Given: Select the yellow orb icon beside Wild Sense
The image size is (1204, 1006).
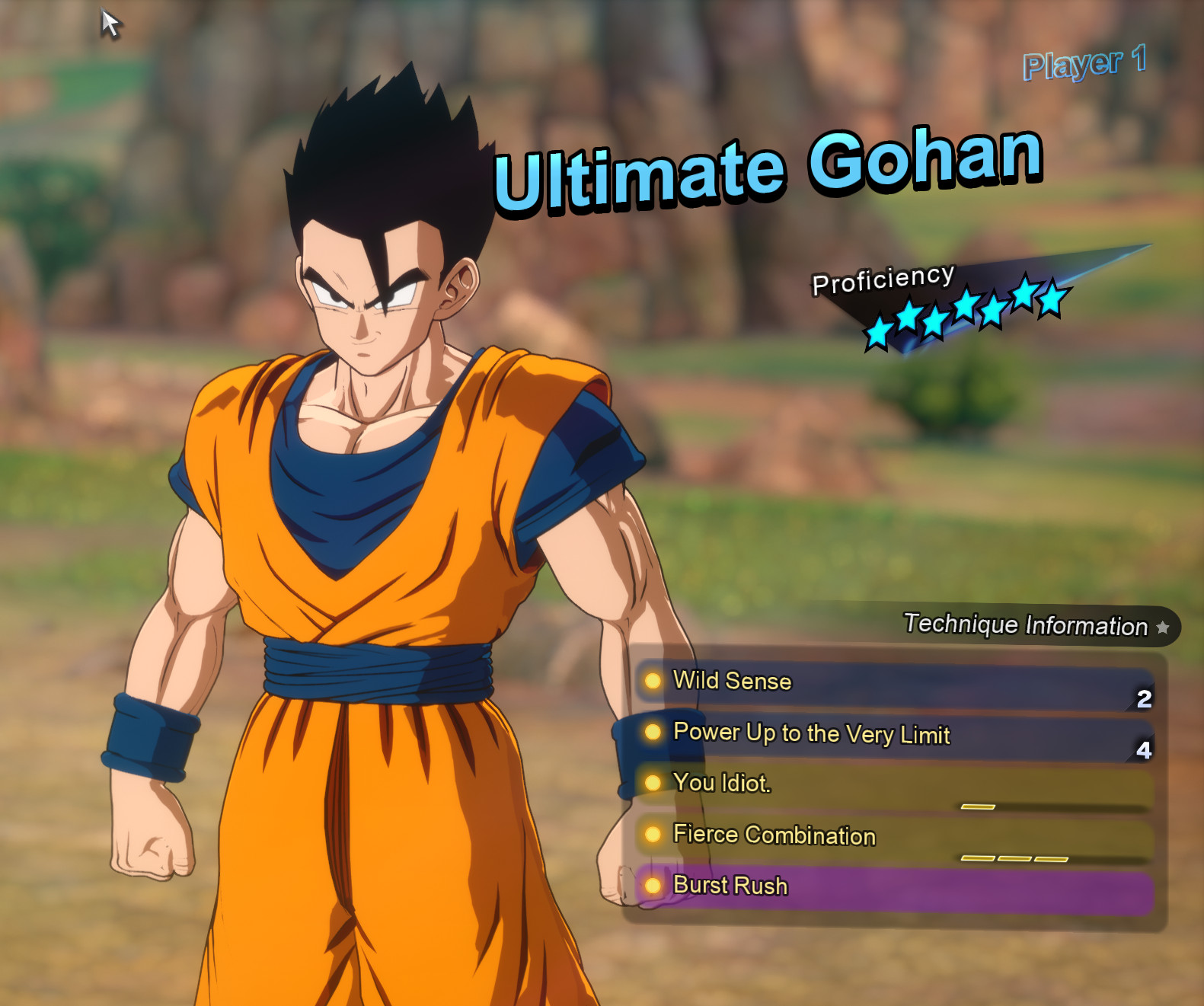Looking at the screenshot, I should [653, 682].
